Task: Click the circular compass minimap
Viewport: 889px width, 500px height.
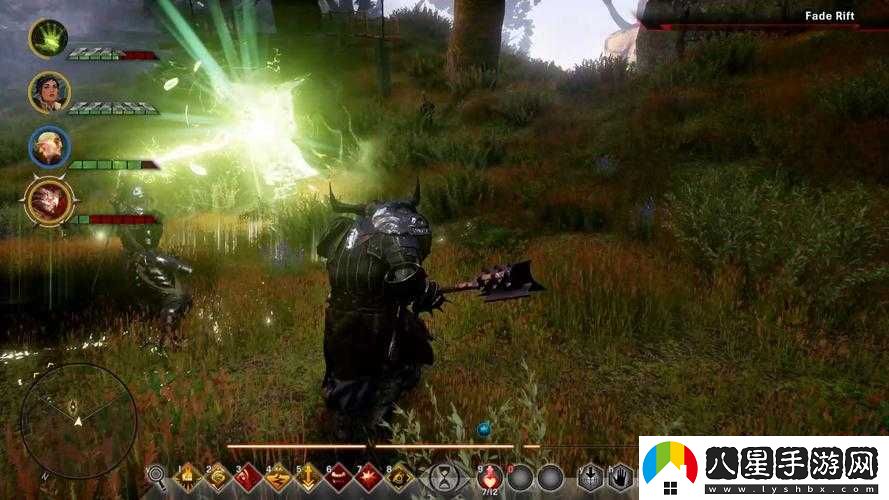Action: (78, 419)
